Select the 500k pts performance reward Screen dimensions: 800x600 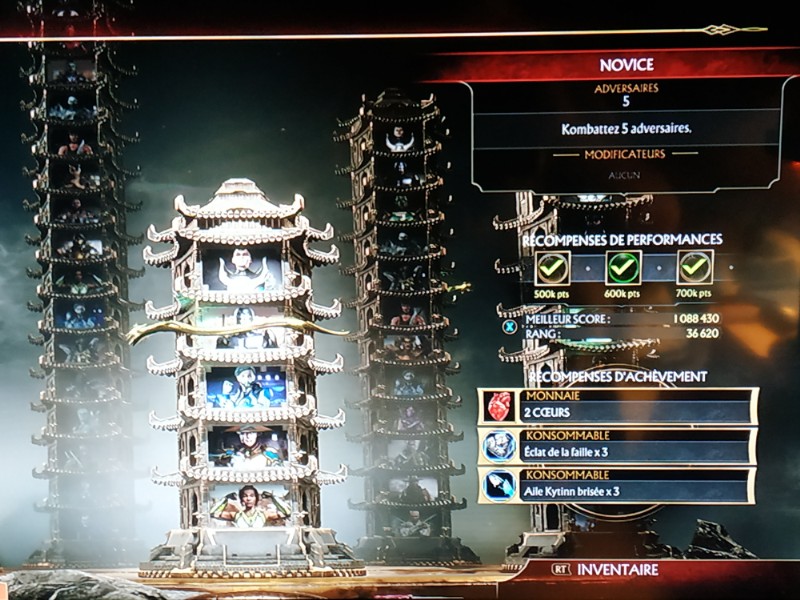553,267
